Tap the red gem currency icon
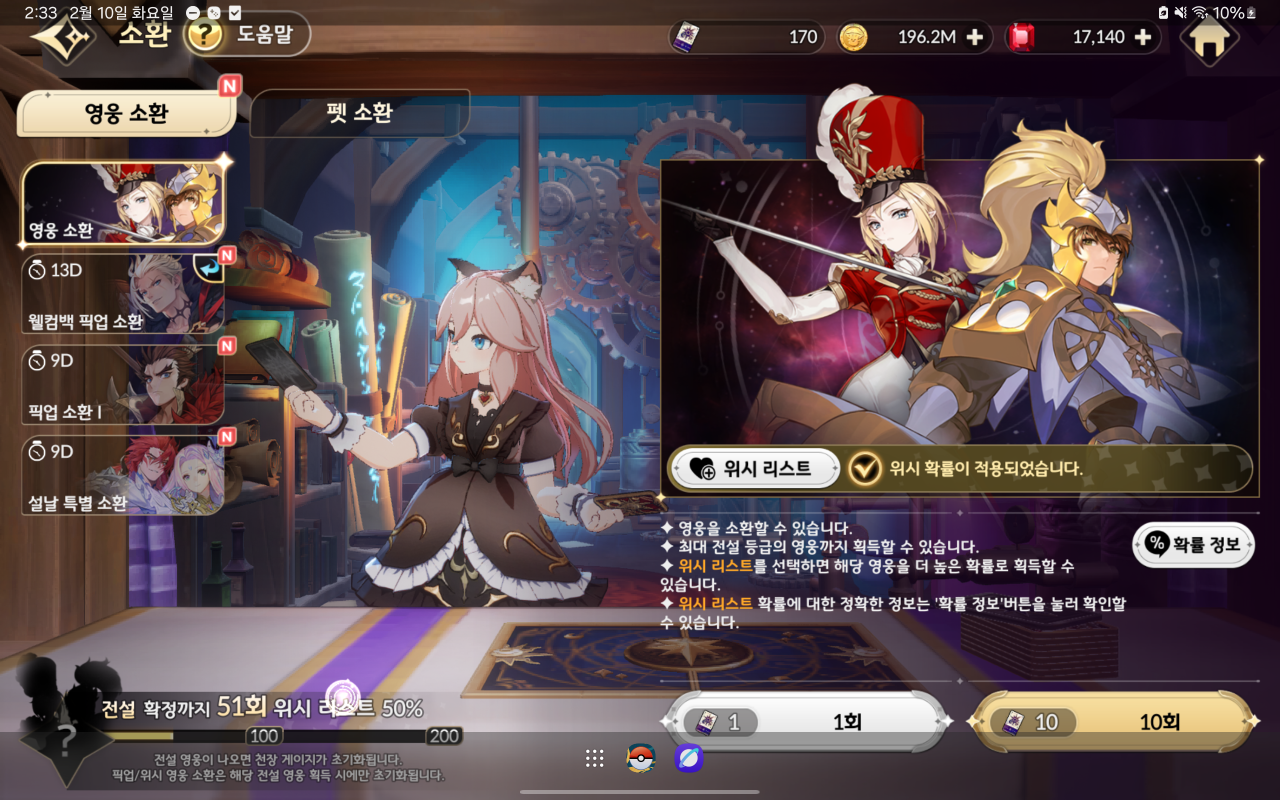This screenshot has height=800, width=1280. click(x=1021, y=37)
